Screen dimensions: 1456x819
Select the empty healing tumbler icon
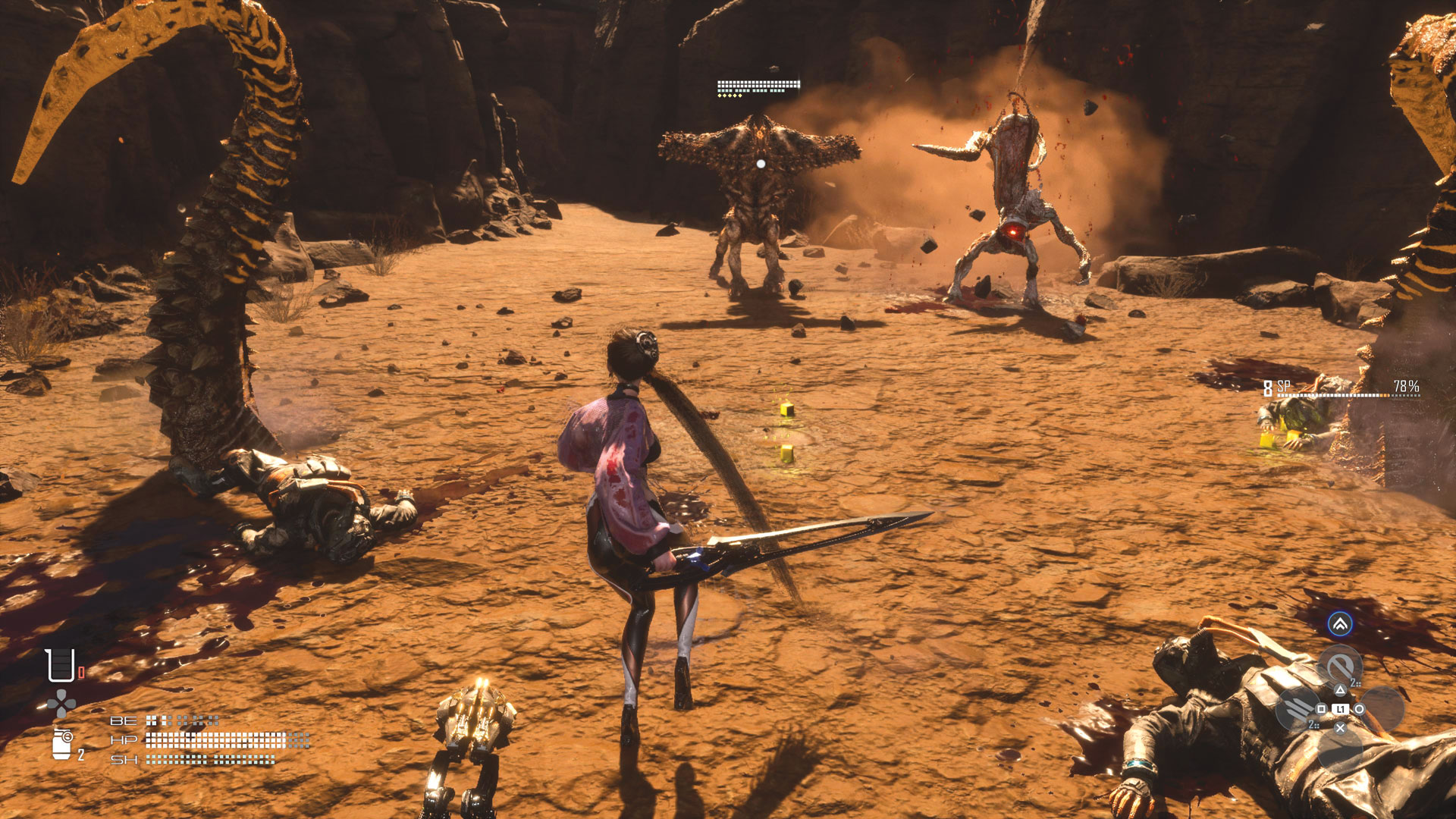point(60,665)
